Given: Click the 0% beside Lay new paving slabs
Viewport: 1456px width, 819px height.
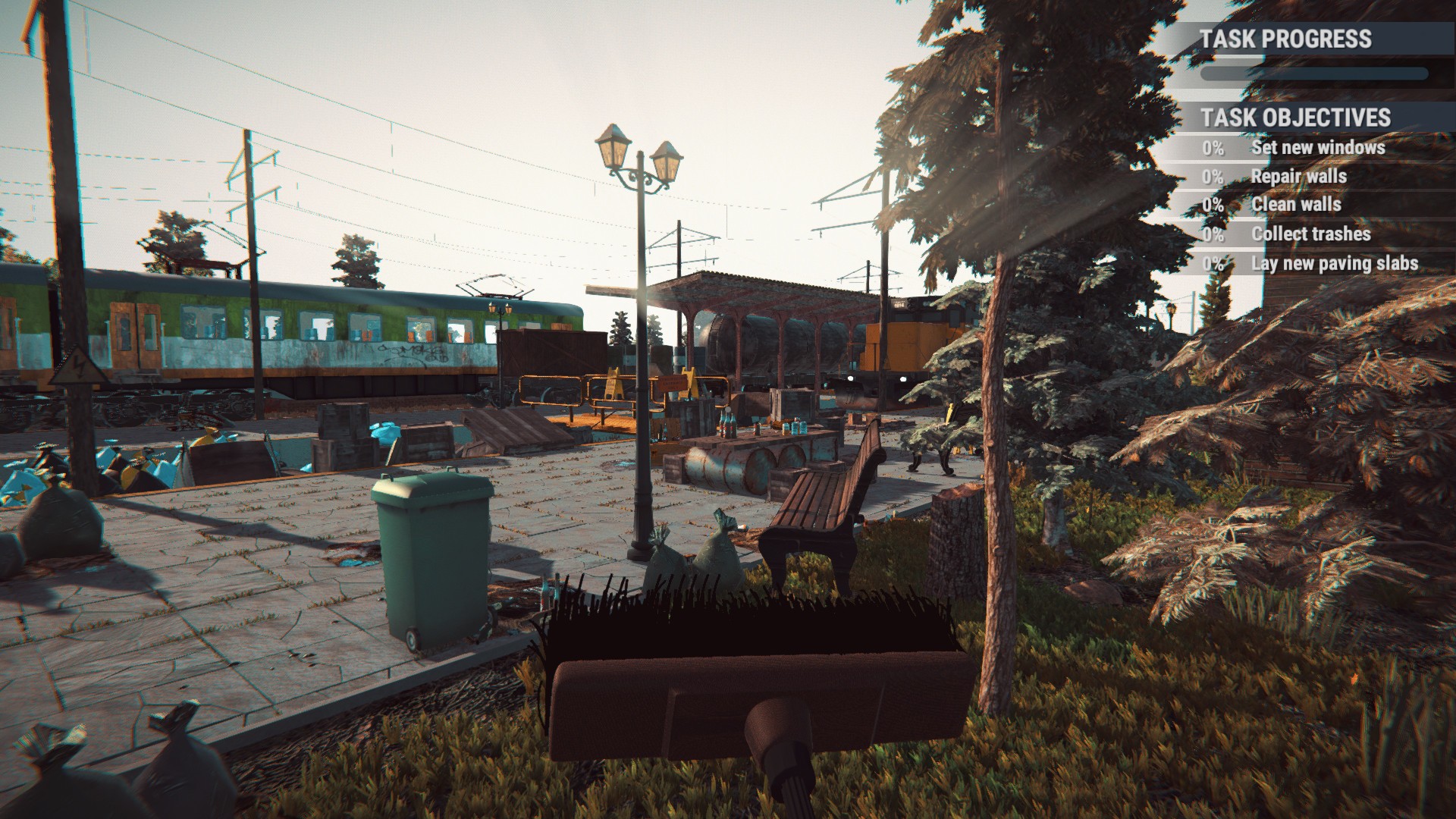Looking at the screenshot, I should pos(1213,262).
